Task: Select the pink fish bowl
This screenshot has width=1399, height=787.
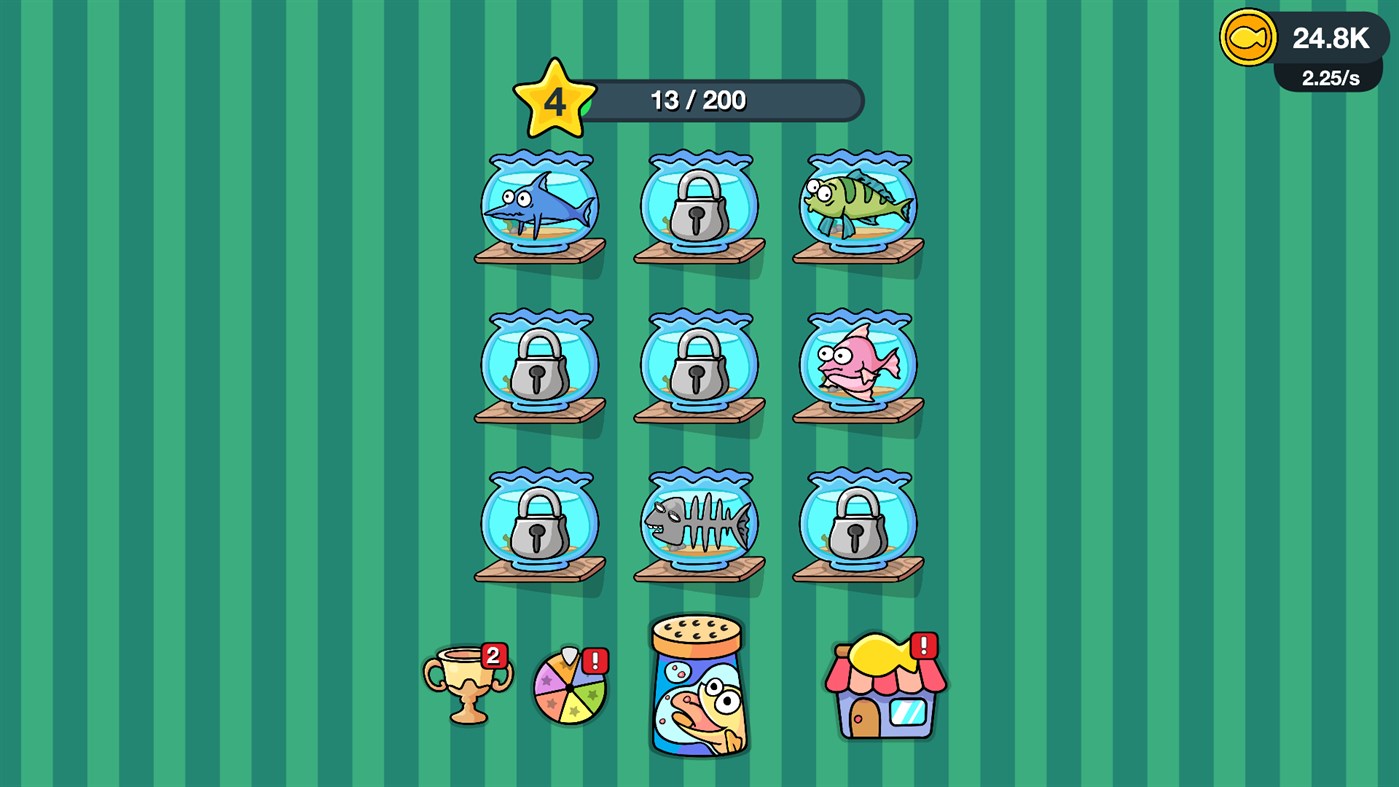Action: (x=857, y=365)
